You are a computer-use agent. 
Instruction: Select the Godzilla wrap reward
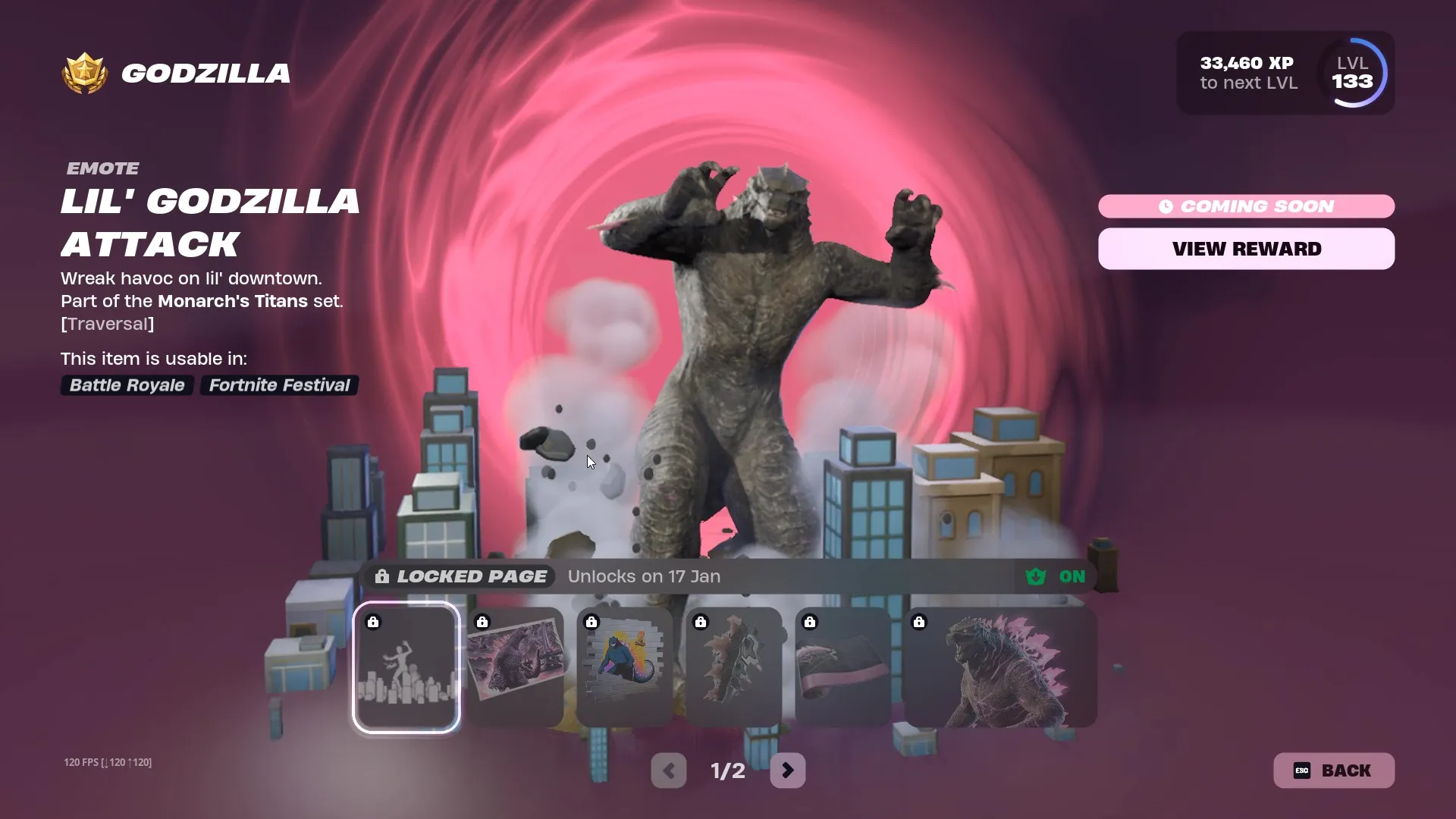pyautogui.click(x=842, y=667)
